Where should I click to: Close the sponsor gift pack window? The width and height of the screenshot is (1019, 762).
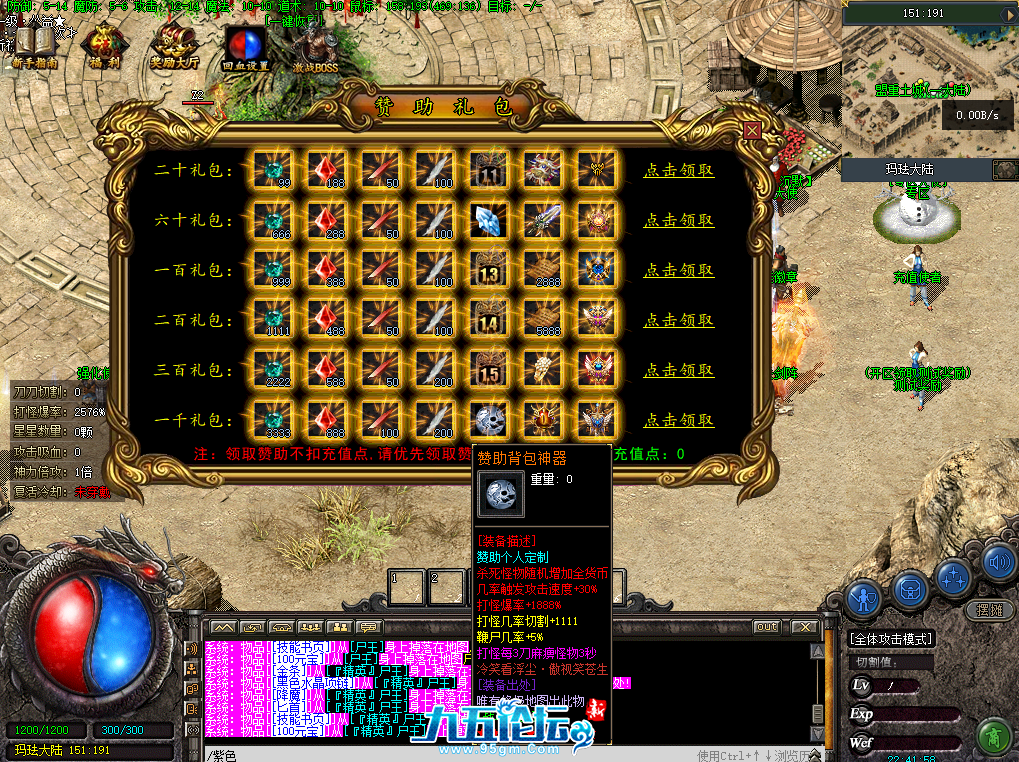(752, 130)
